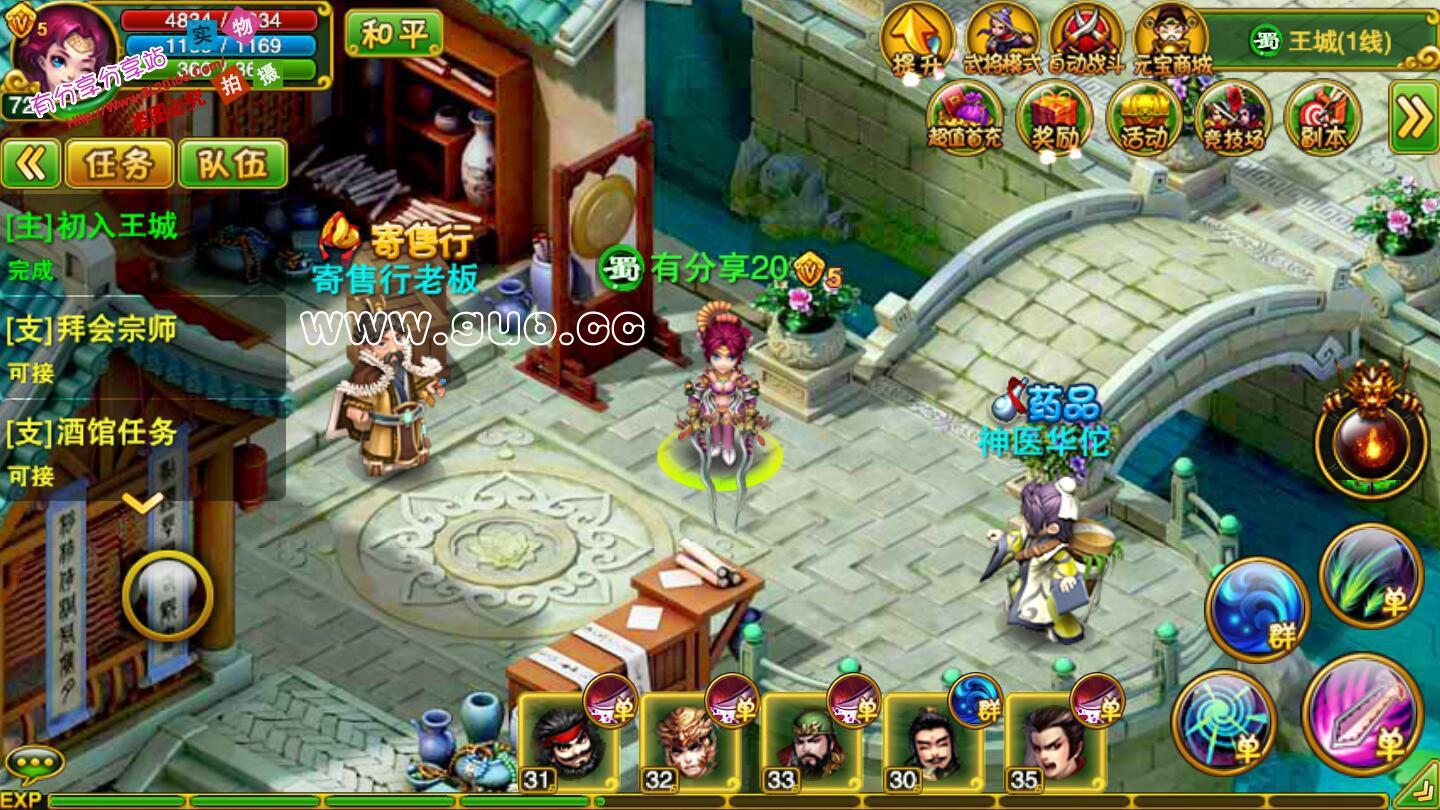Toggle the 和平 peace mode button
Viewport: 1440px width, 810px height.
pos(393,34)
